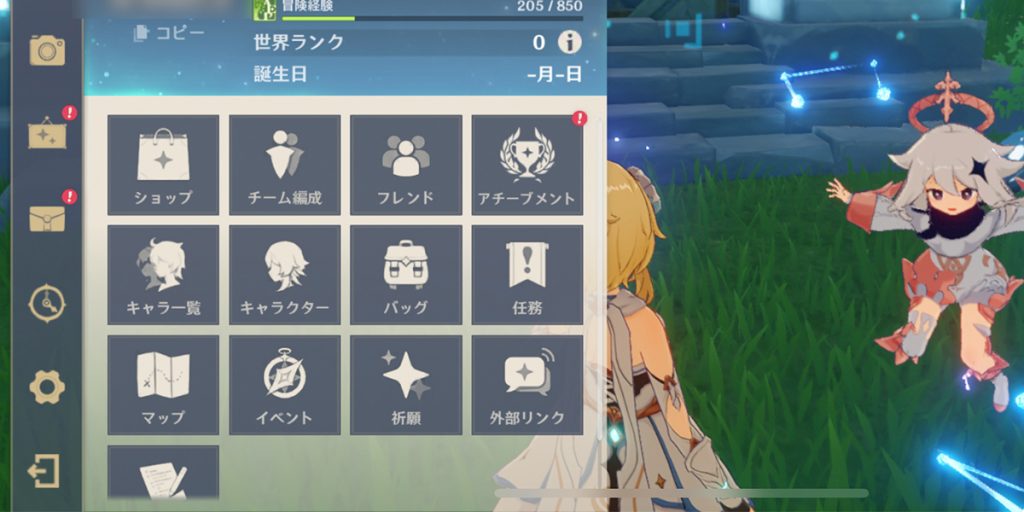The image size is (1024, 512).
Task: Open the イベント events menu
Action: coord(285,385)
